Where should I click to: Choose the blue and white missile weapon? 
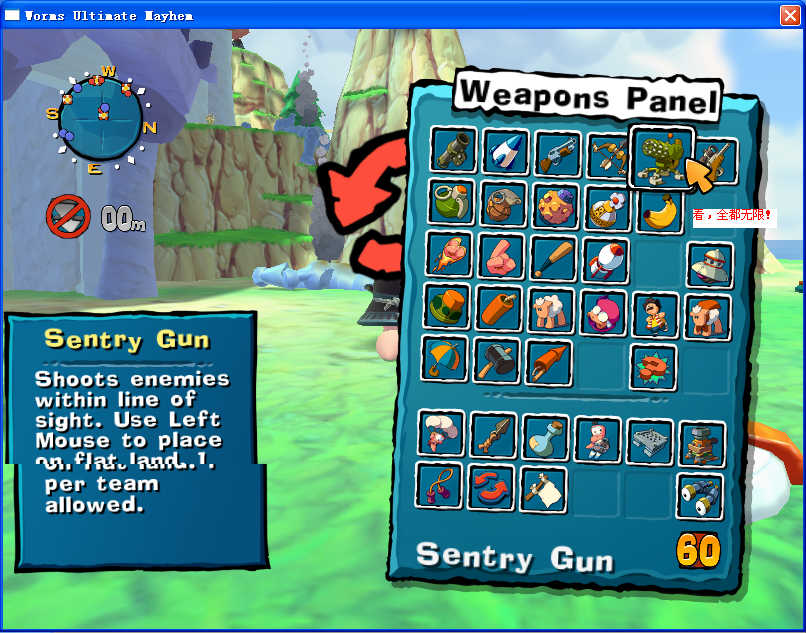(506, 152)
